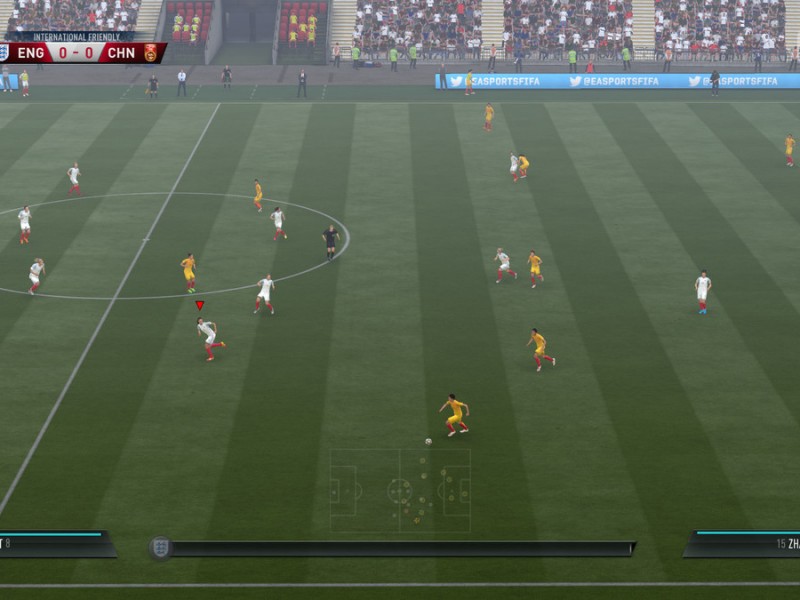800x600 pixels.
Task: Select the China crest on the scoreboard
Action: (151, 53)
